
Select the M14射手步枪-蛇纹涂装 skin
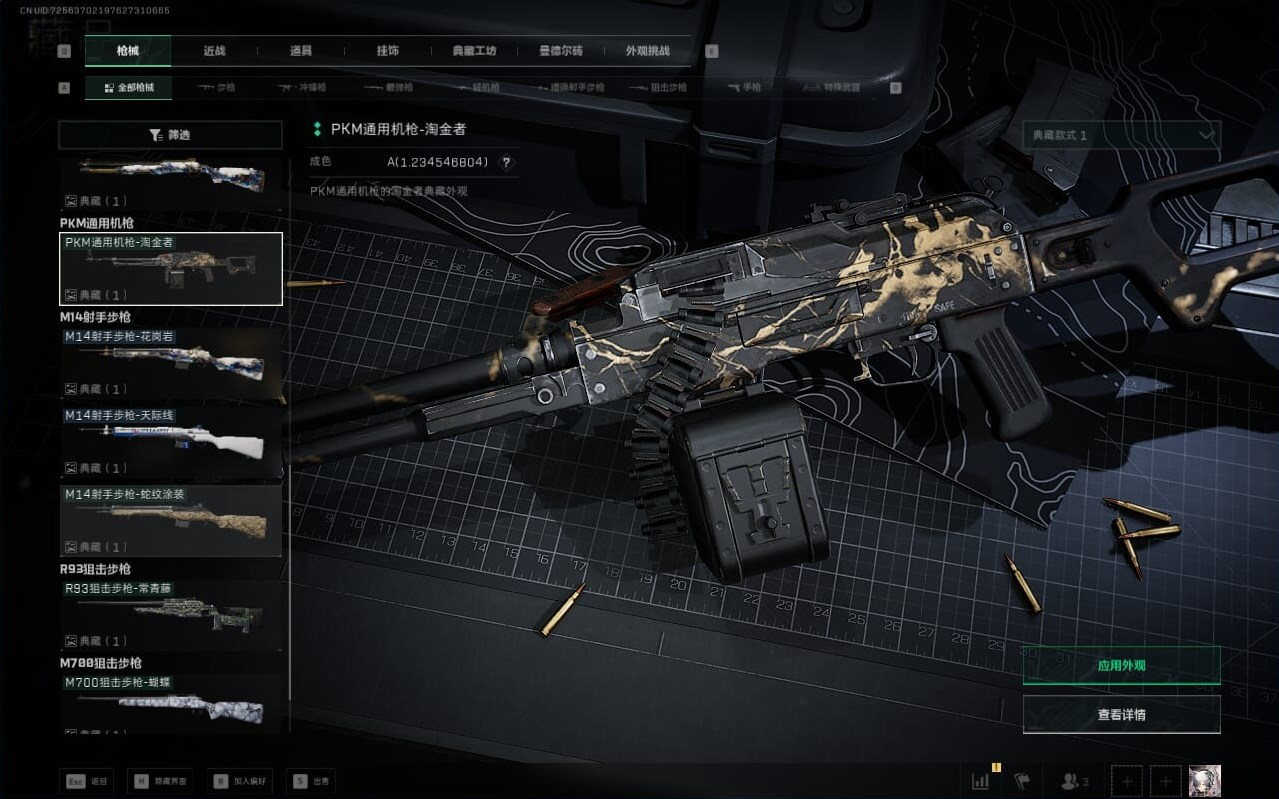(171, 521)
